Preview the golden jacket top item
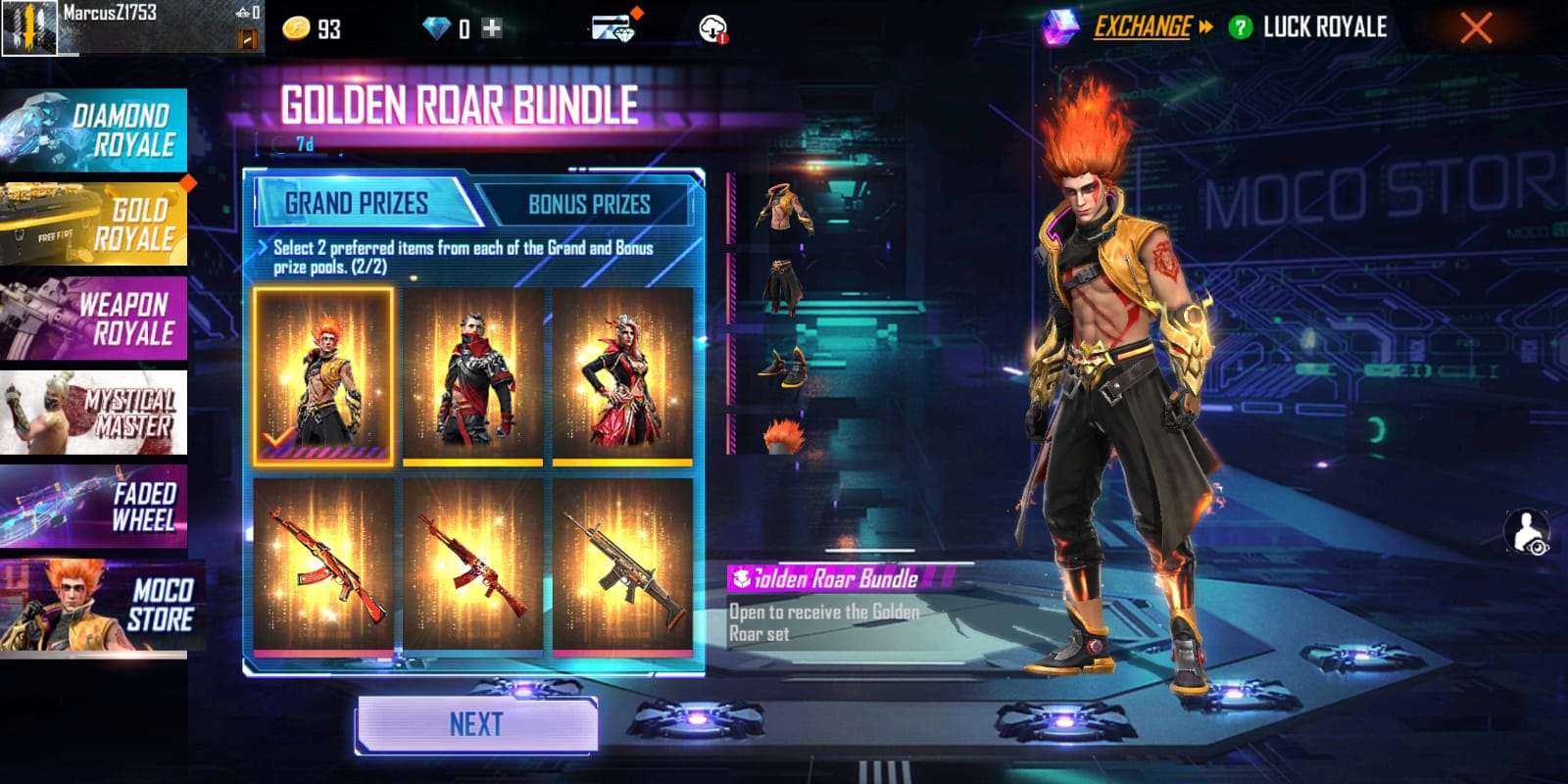This screenshot has height=784, width=1568. pyautogui.click(x=784, y=208)
